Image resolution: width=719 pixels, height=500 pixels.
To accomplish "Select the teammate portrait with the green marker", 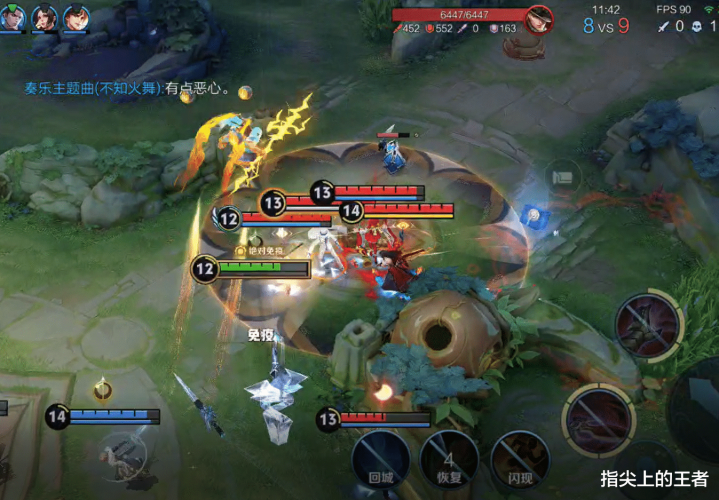I will pyautogui.click(x=13, y=16).
